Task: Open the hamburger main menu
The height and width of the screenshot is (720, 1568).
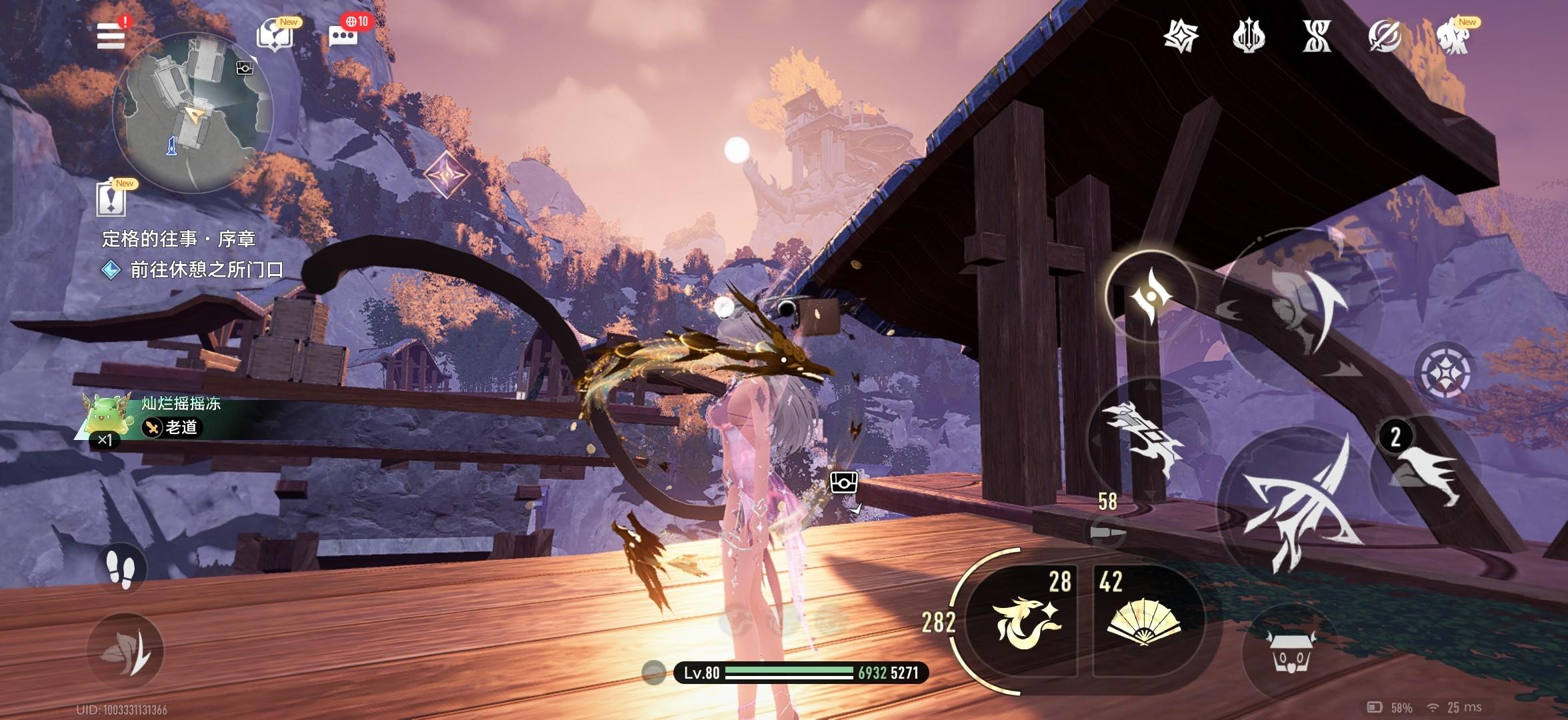Action: [x=111, y=35]
